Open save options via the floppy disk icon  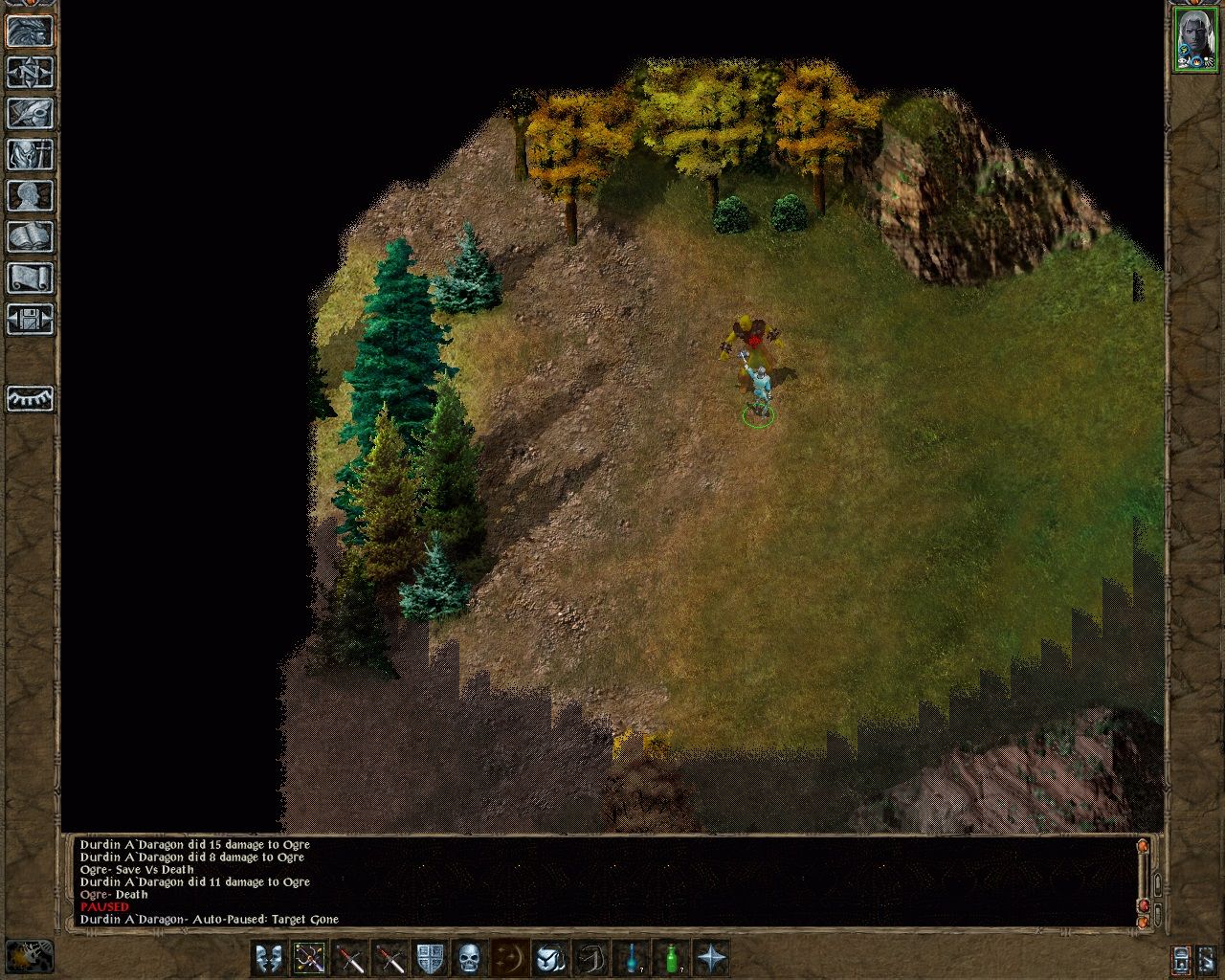click(32, 321)
